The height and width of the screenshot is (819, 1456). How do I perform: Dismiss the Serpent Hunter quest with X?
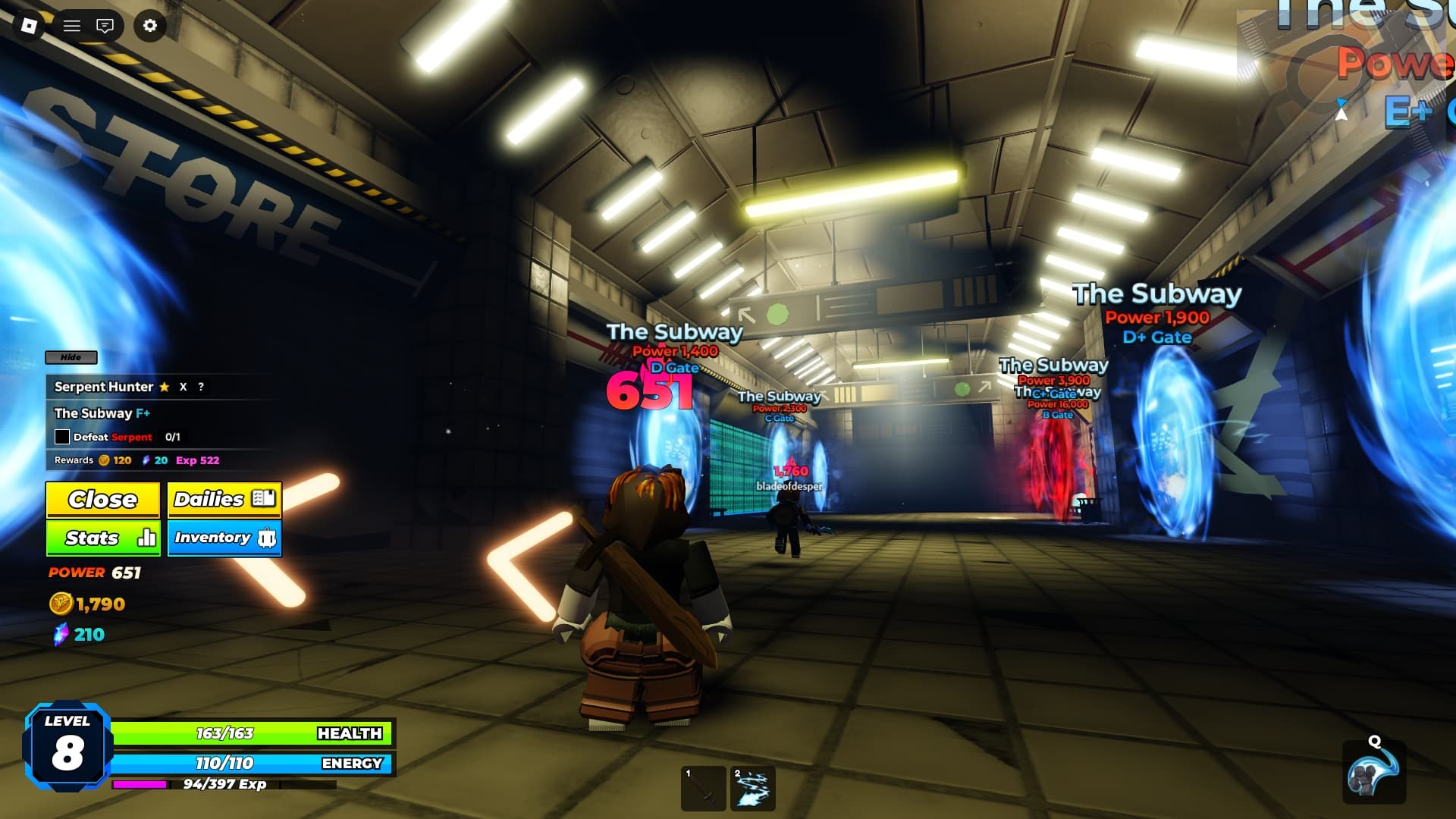coord(183,387)
